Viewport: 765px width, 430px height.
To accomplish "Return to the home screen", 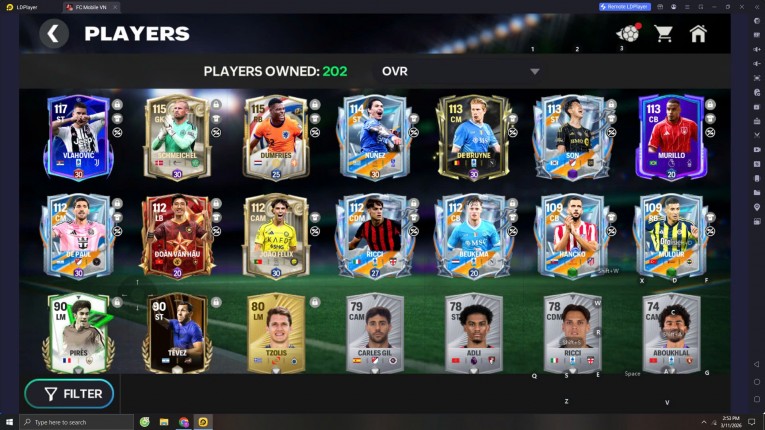I will (698, 34).
